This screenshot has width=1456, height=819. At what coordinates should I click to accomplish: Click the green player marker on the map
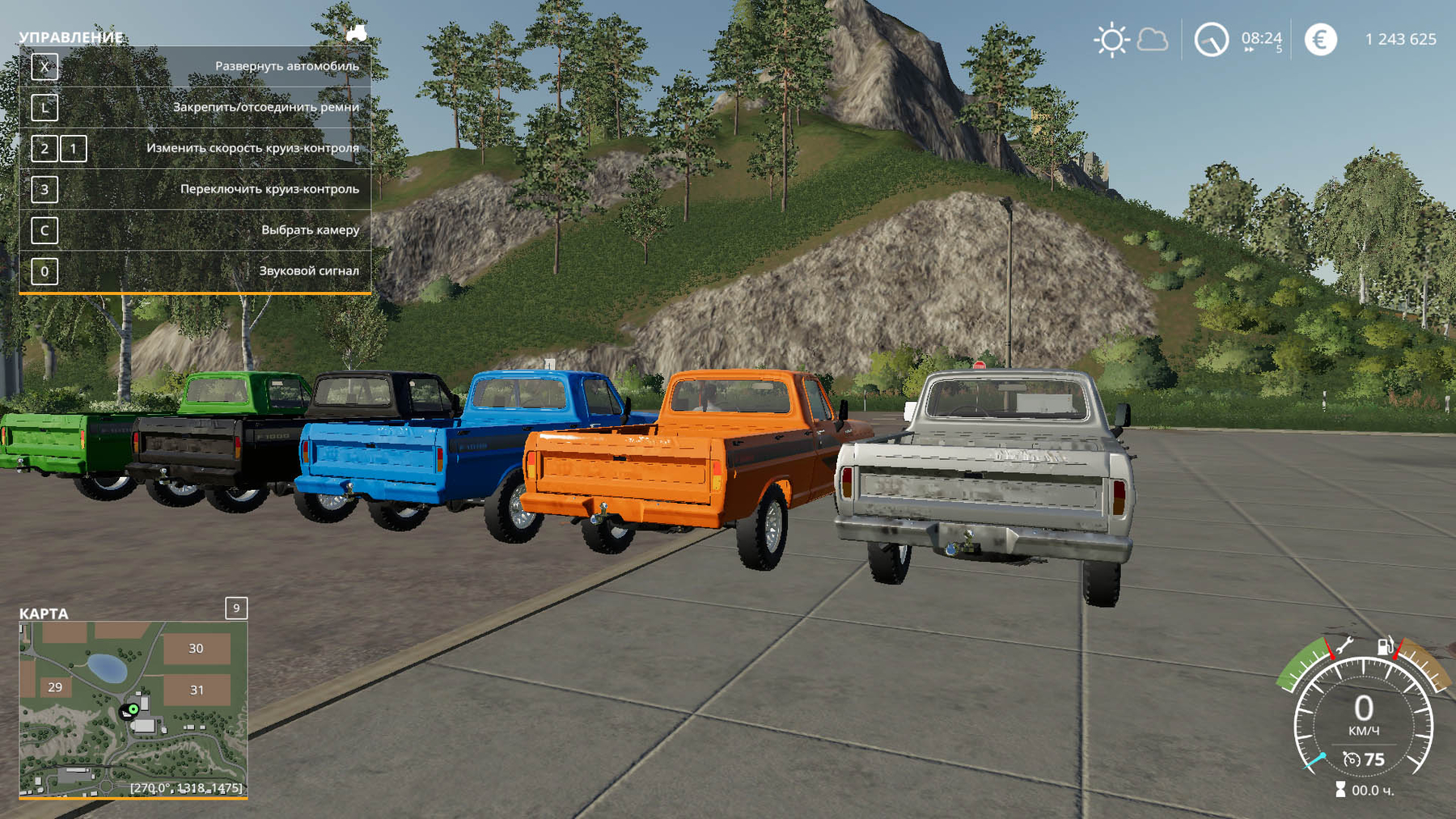[133, 709]
